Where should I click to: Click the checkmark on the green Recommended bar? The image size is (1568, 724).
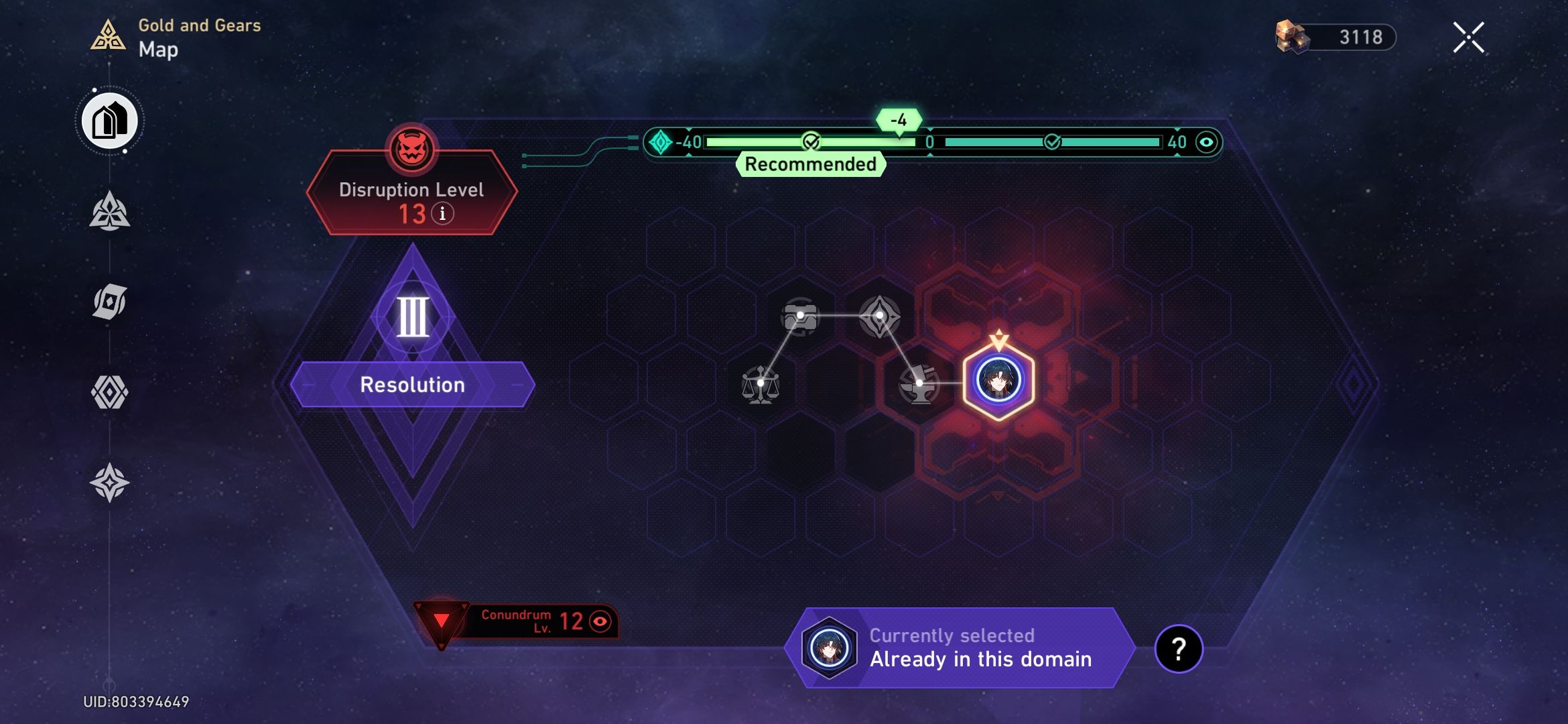[810, 141]
